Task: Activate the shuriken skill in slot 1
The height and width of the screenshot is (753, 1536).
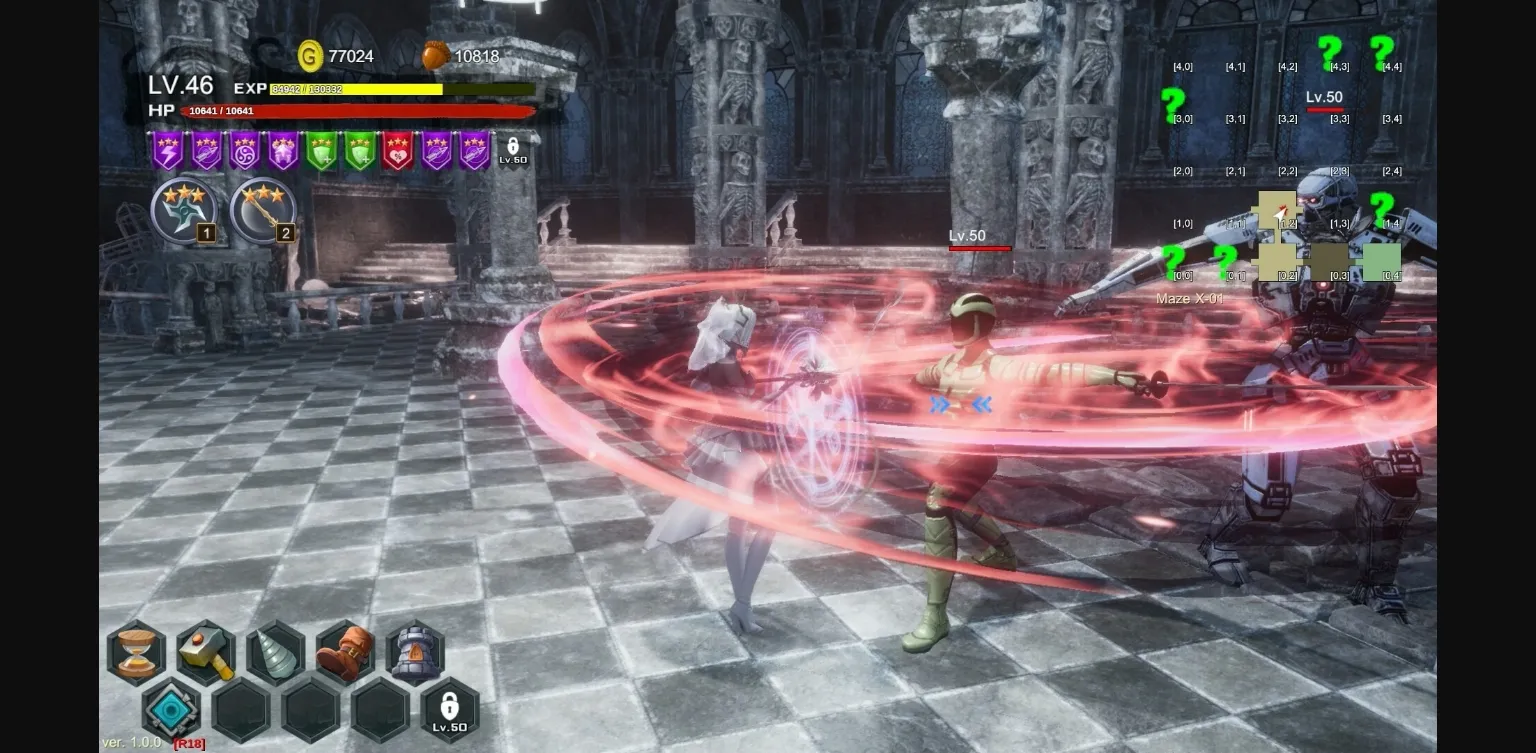Action: pos(184,211)
